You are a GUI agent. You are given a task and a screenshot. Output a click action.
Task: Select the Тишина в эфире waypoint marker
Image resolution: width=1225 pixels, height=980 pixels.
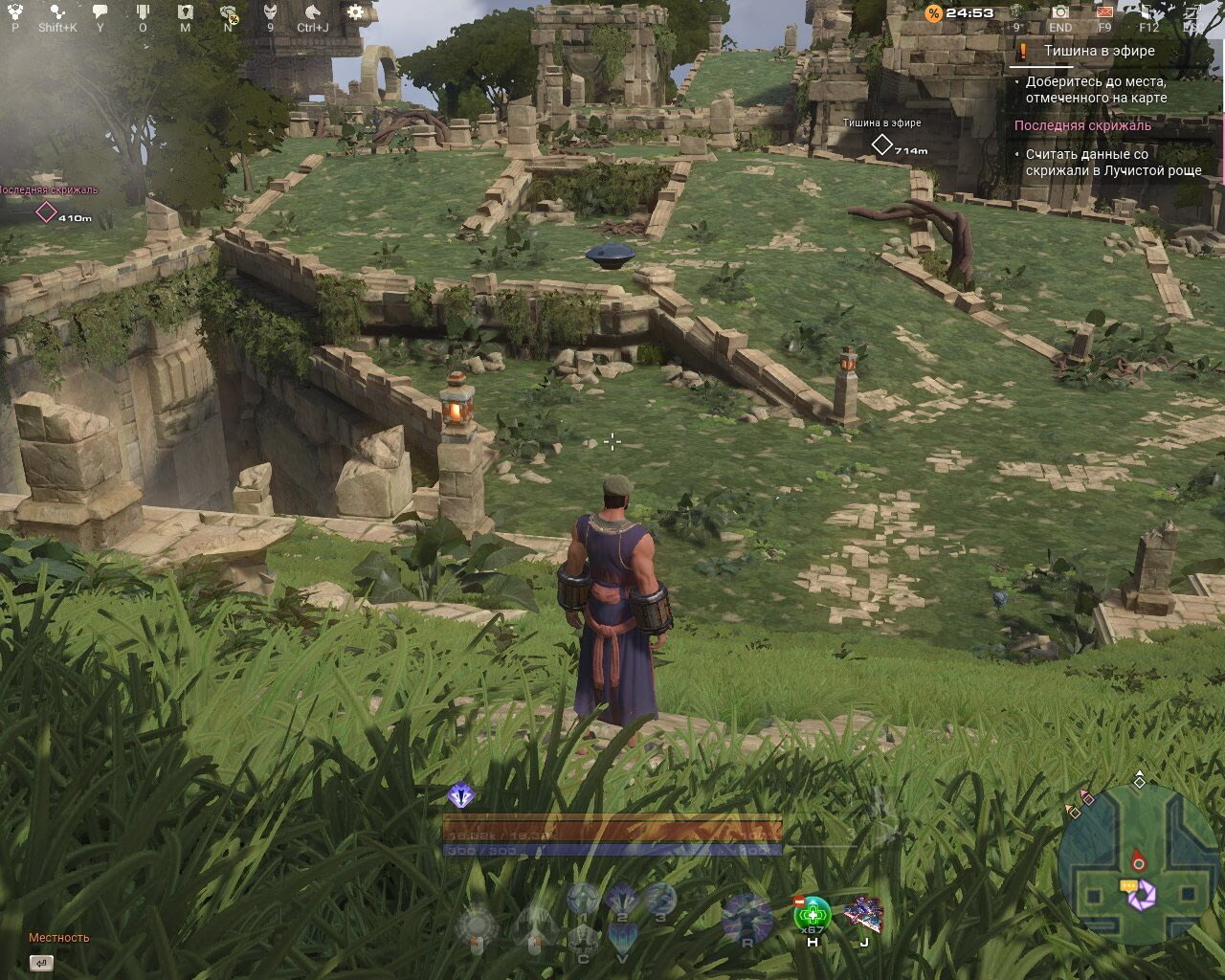click(881, 143)
